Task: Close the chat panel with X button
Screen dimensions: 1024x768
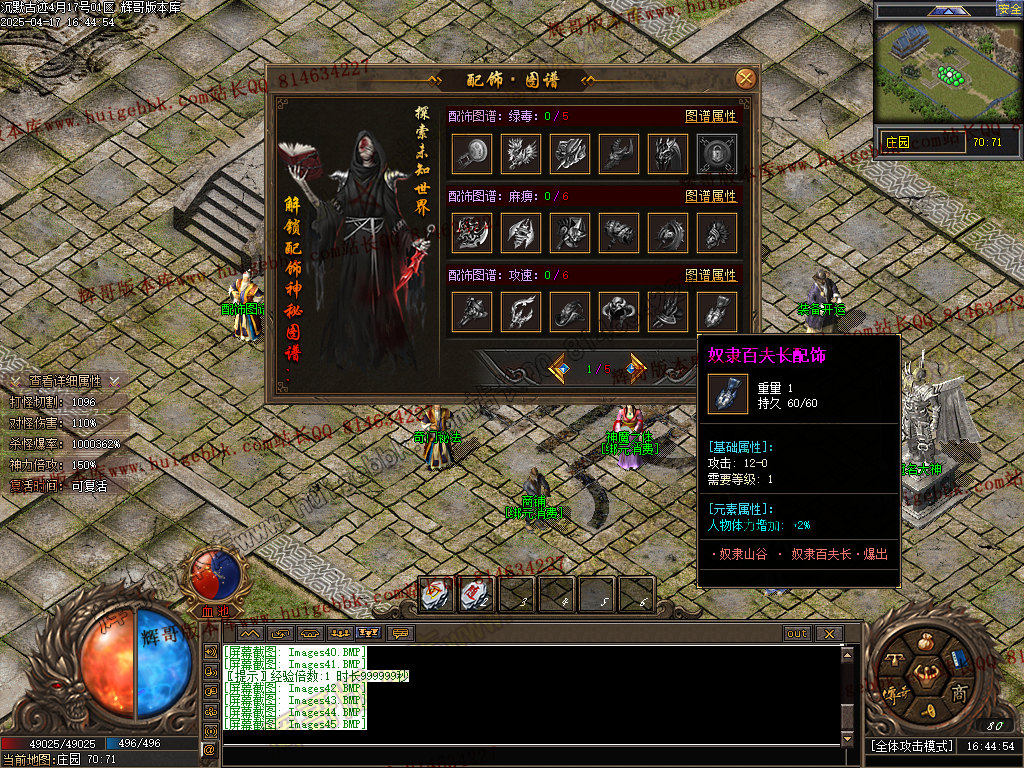Action: (x=827, y=634)
